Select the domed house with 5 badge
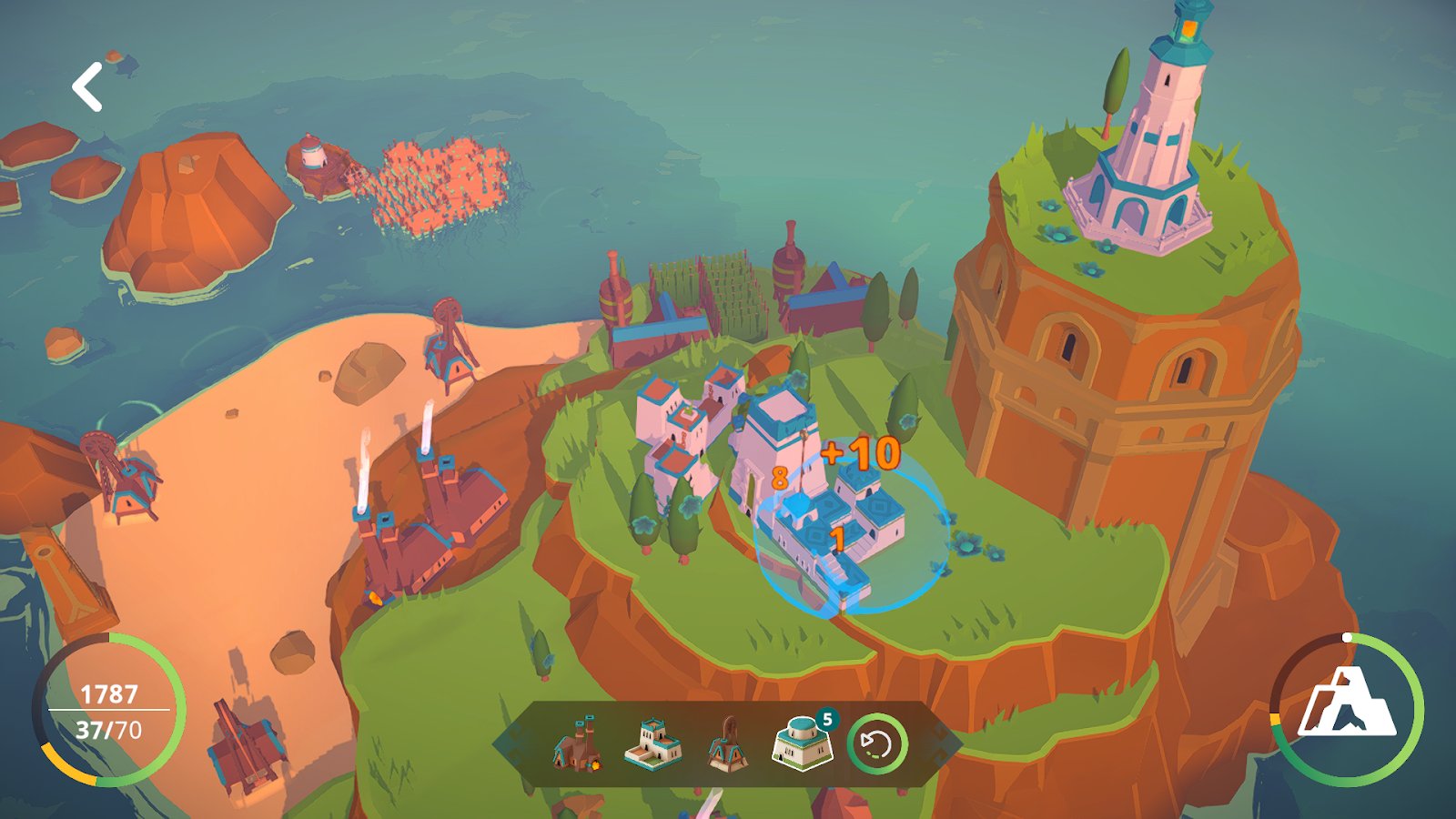 click(802, 744)
